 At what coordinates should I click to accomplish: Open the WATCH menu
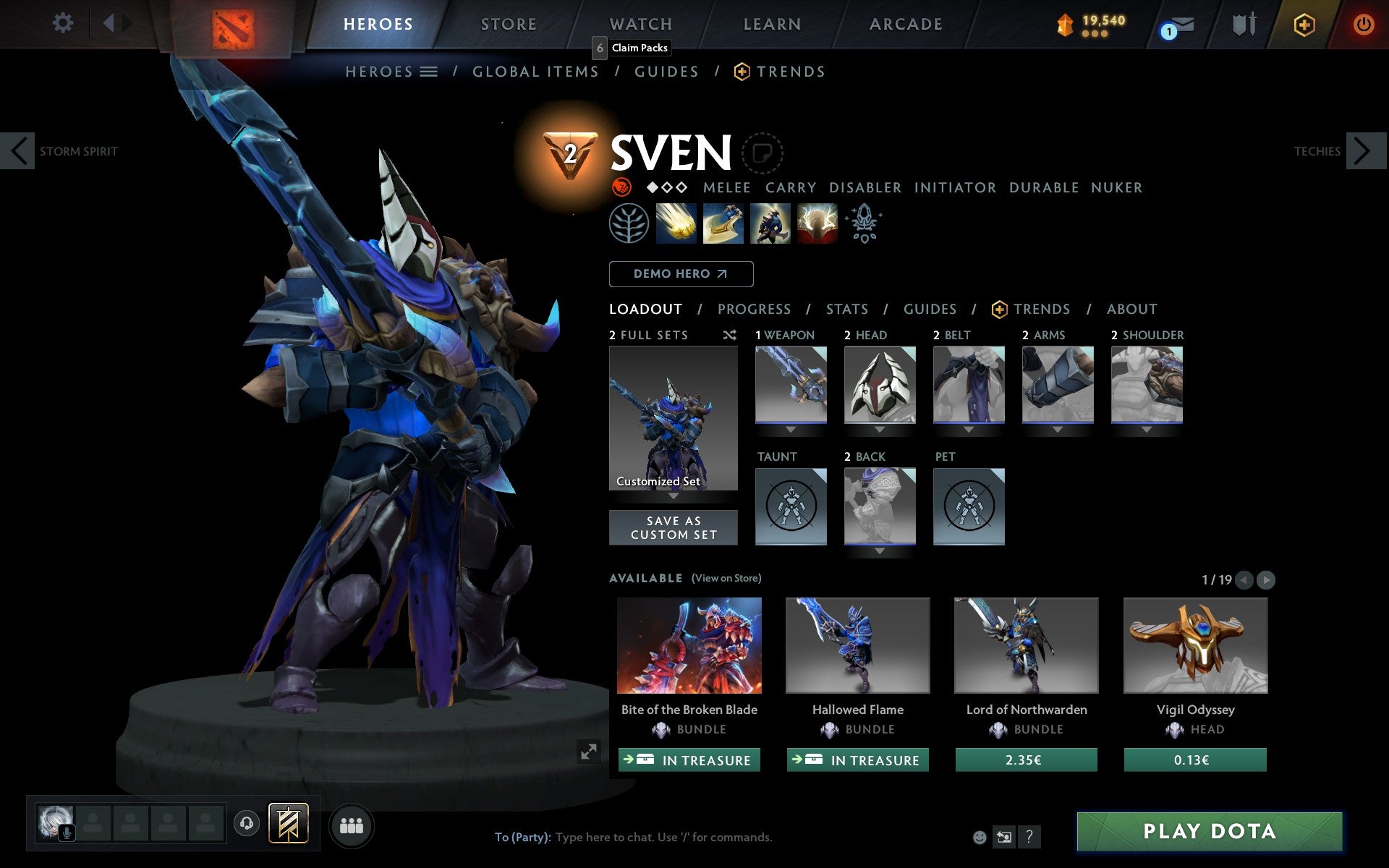click(640, 23)
